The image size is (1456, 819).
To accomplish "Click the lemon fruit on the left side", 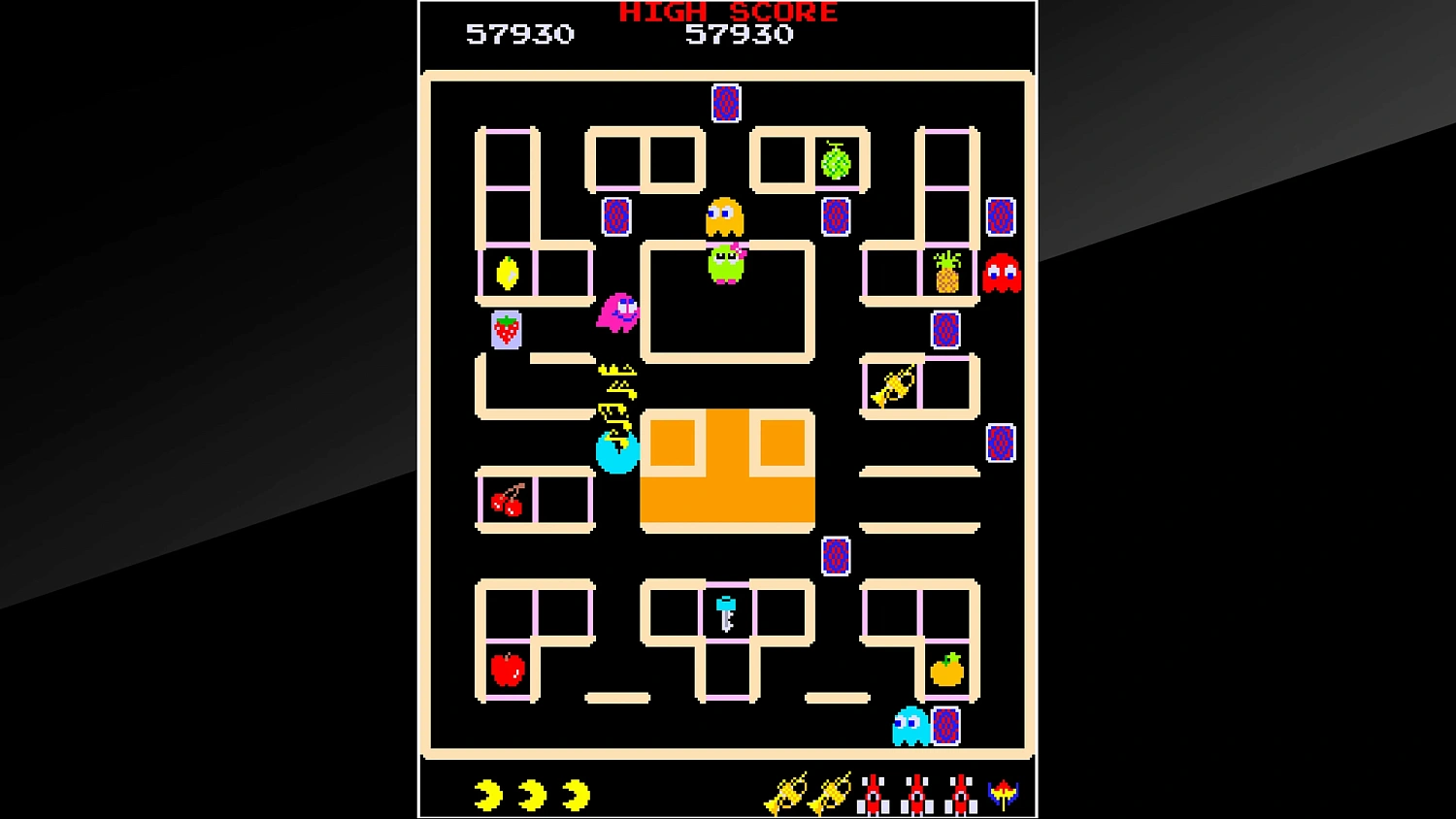I will point(505,275).
